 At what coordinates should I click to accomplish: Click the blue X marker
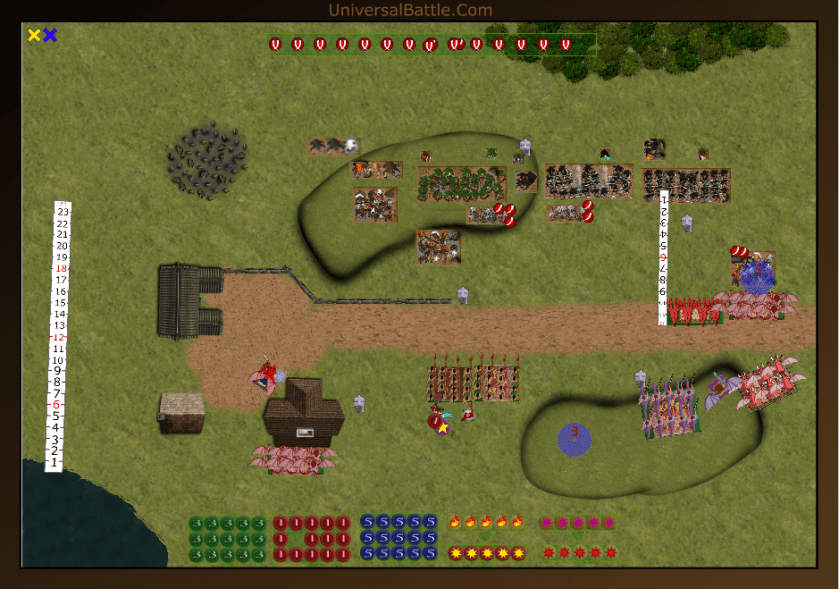coord(50,35)
